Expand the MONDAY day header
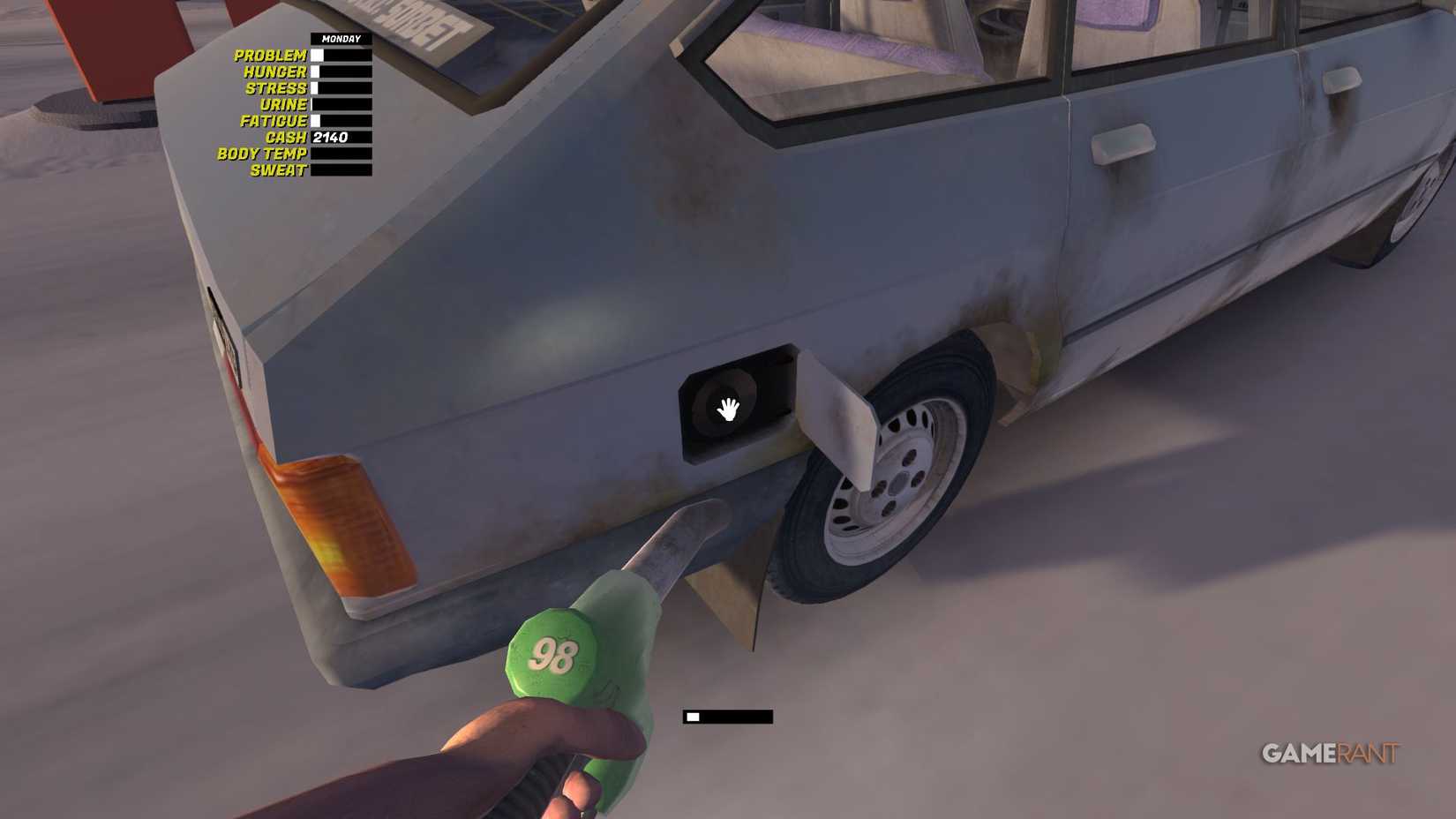 342,39
